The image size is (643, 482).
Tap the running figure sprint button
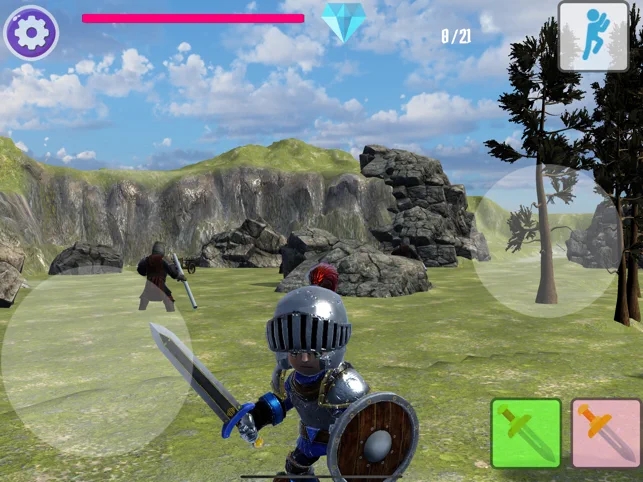pos(593,36)
